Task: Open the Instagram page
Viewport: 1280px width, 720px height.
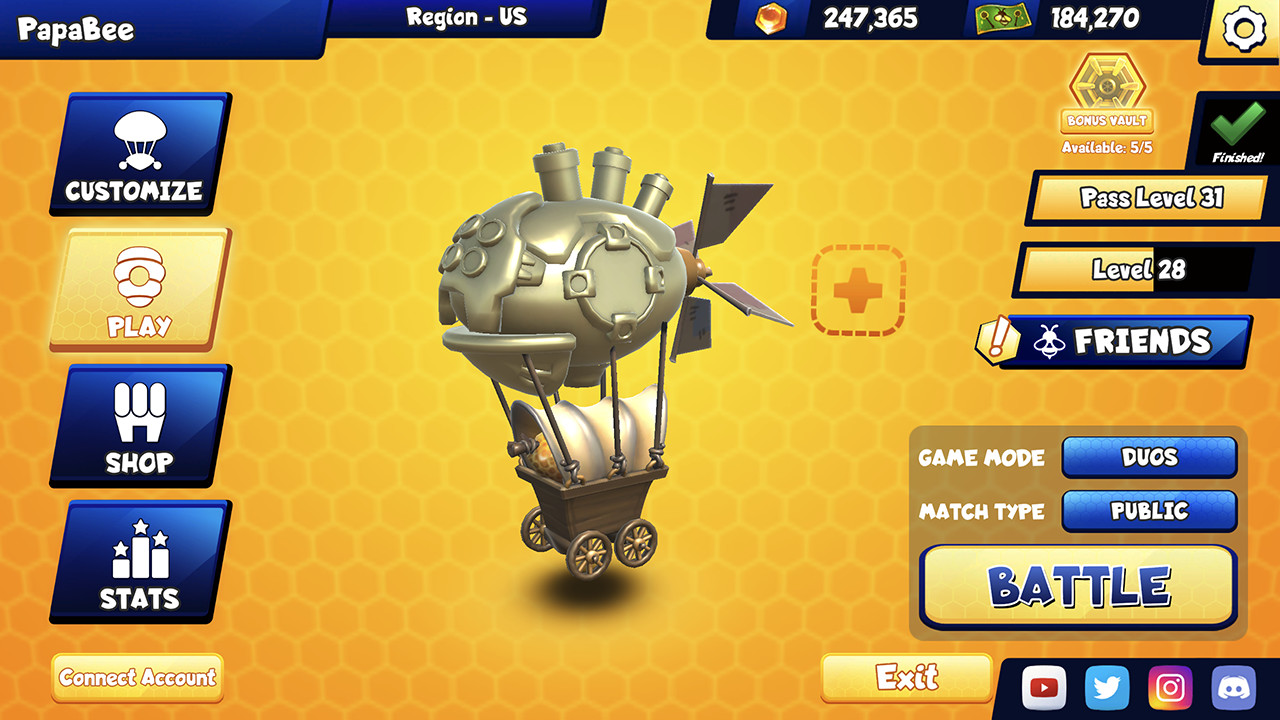Action: 1170,687
